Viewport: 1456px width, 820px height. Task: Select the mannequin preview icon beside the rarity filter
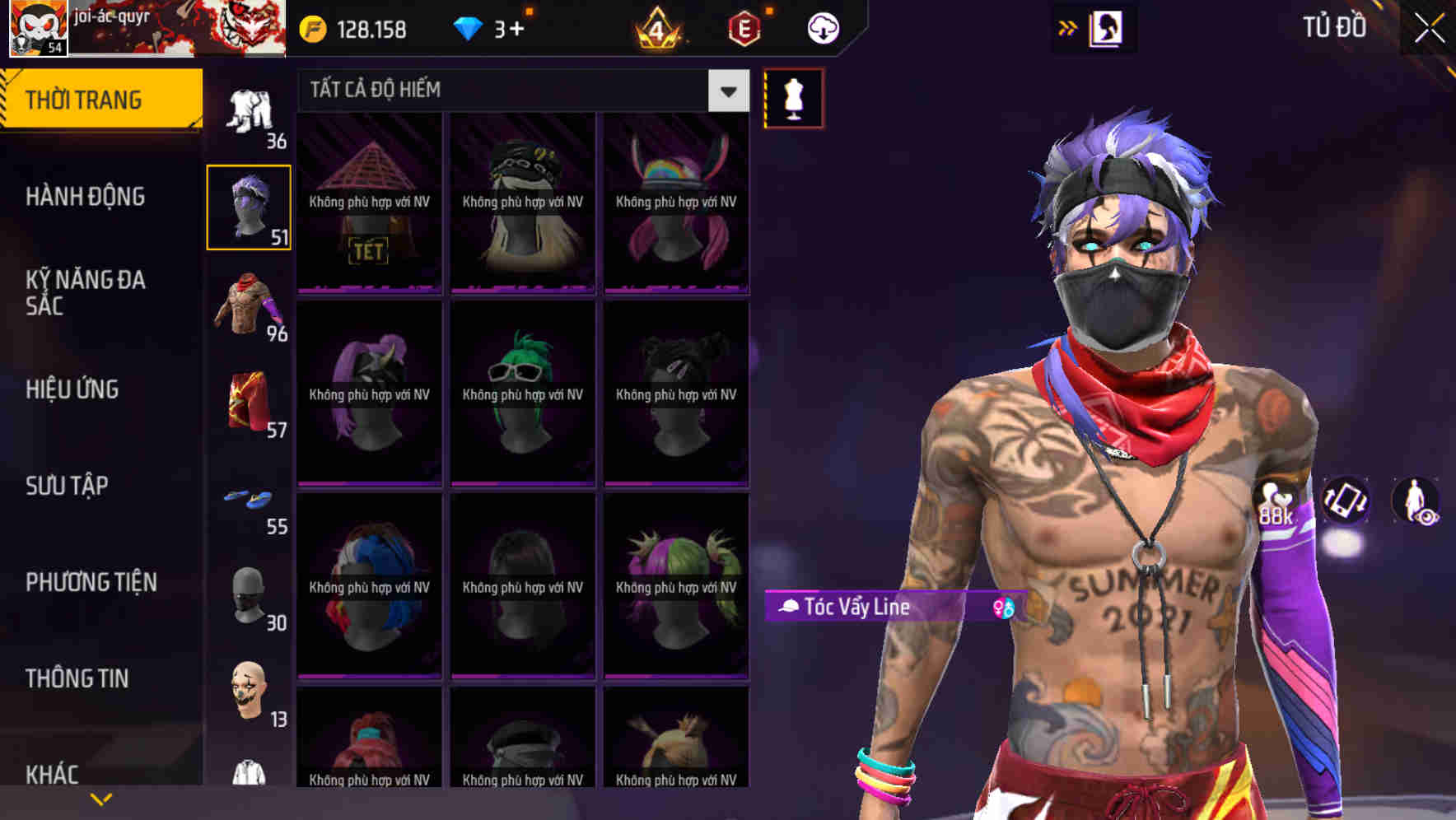(793, 97)
